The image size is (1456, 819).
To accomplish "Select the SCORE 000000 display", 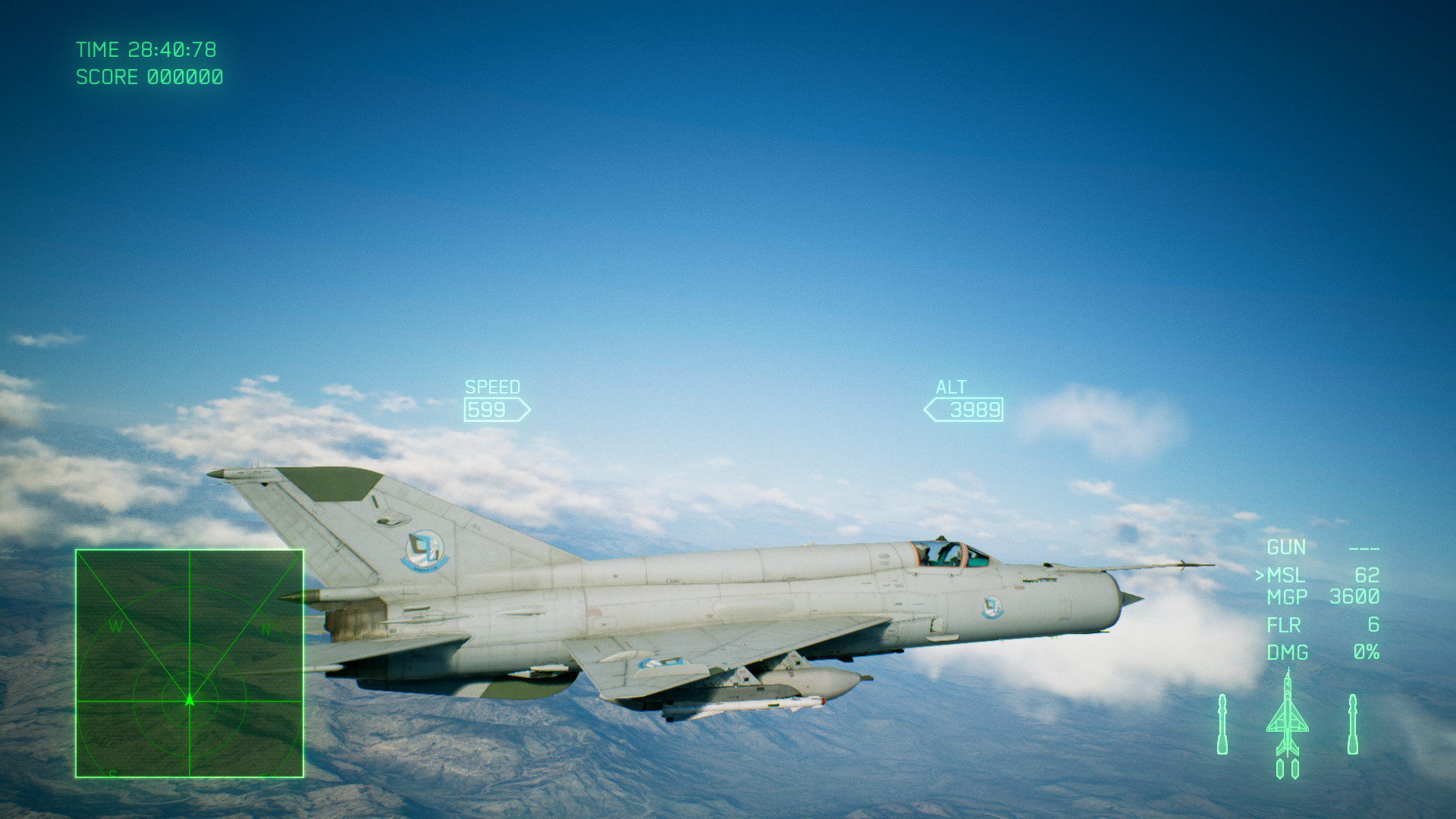I will click(149, 77).
